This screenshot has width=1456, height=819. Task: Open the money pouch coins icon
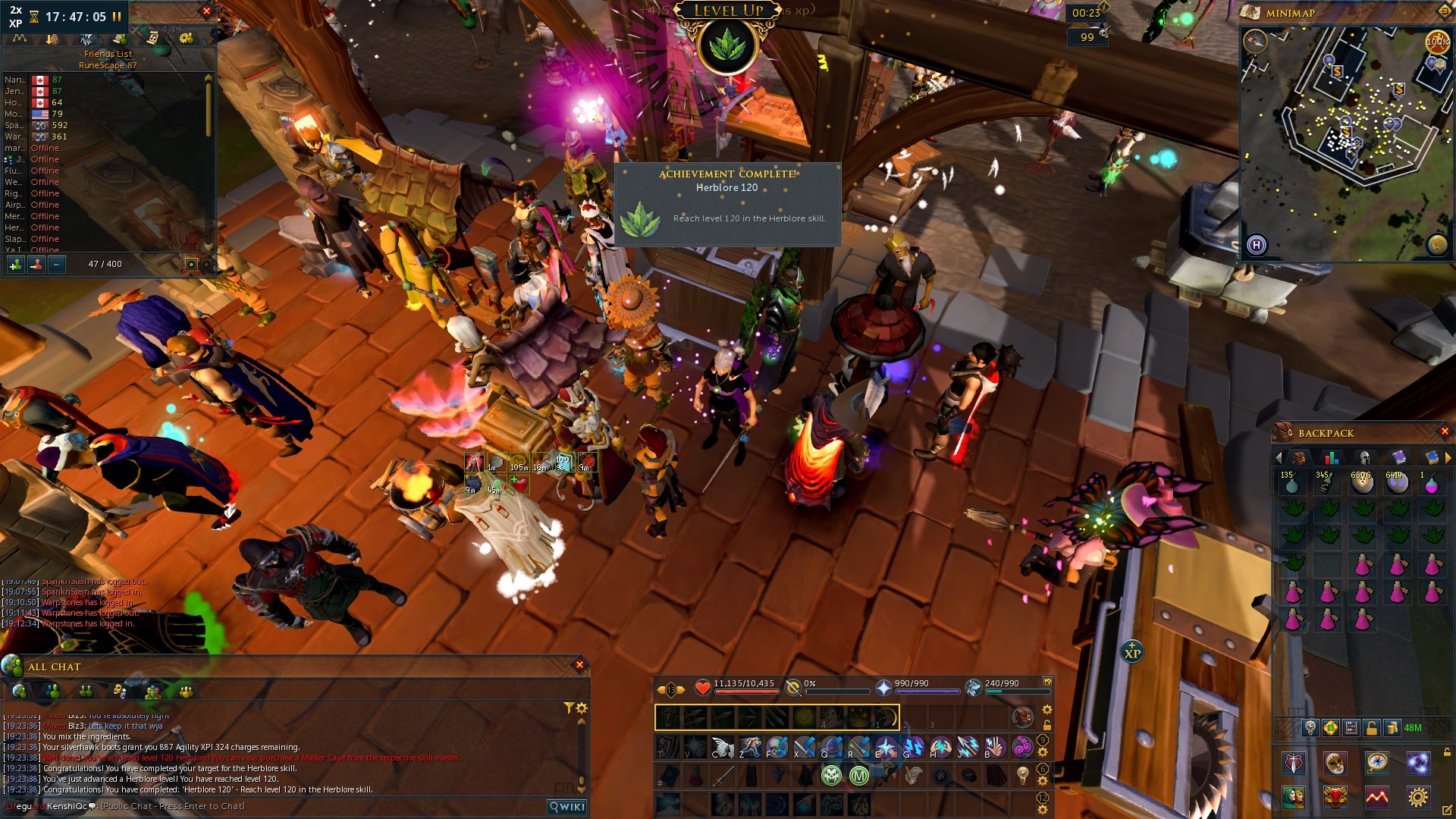click(x=1392, y=728)
